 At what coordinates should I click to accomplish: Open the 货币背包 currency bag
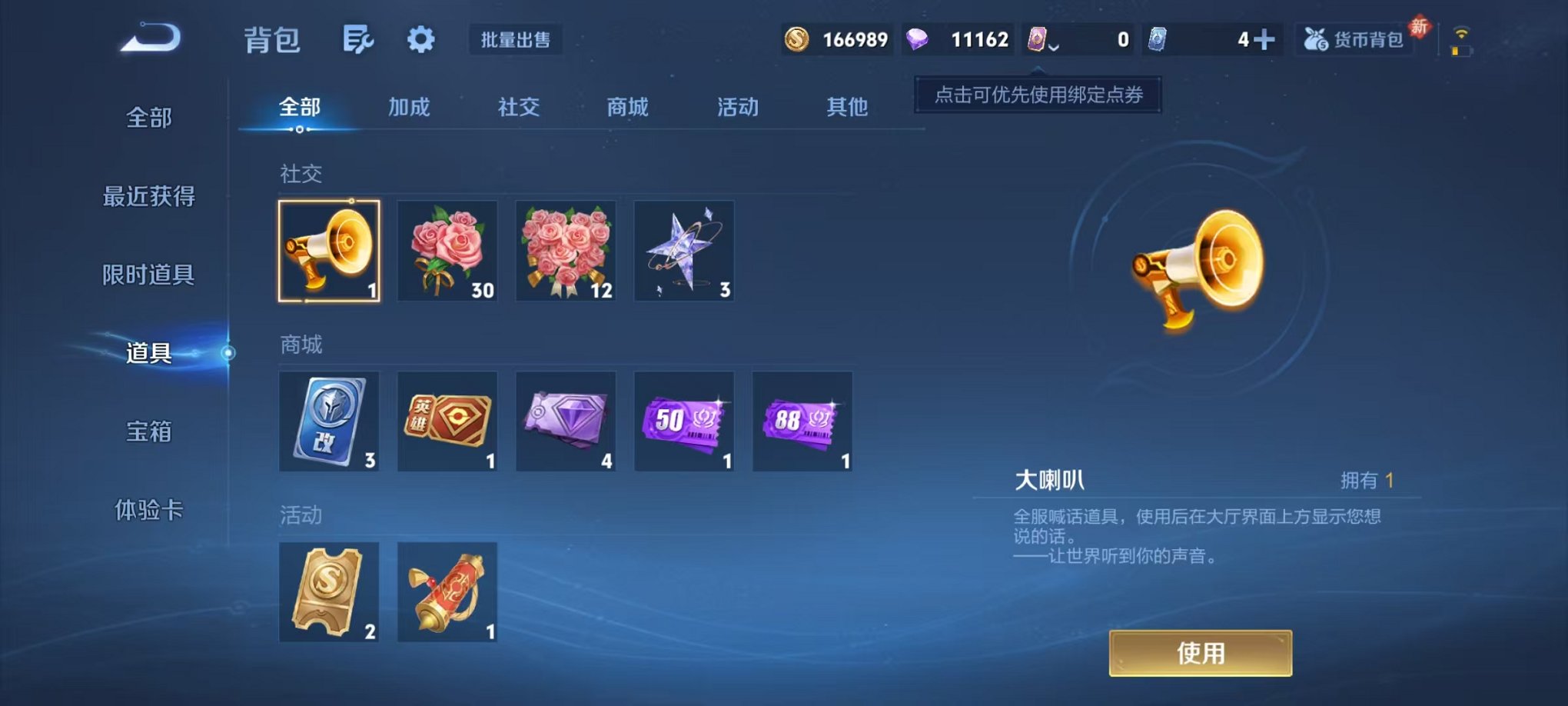pos(1356,38)
